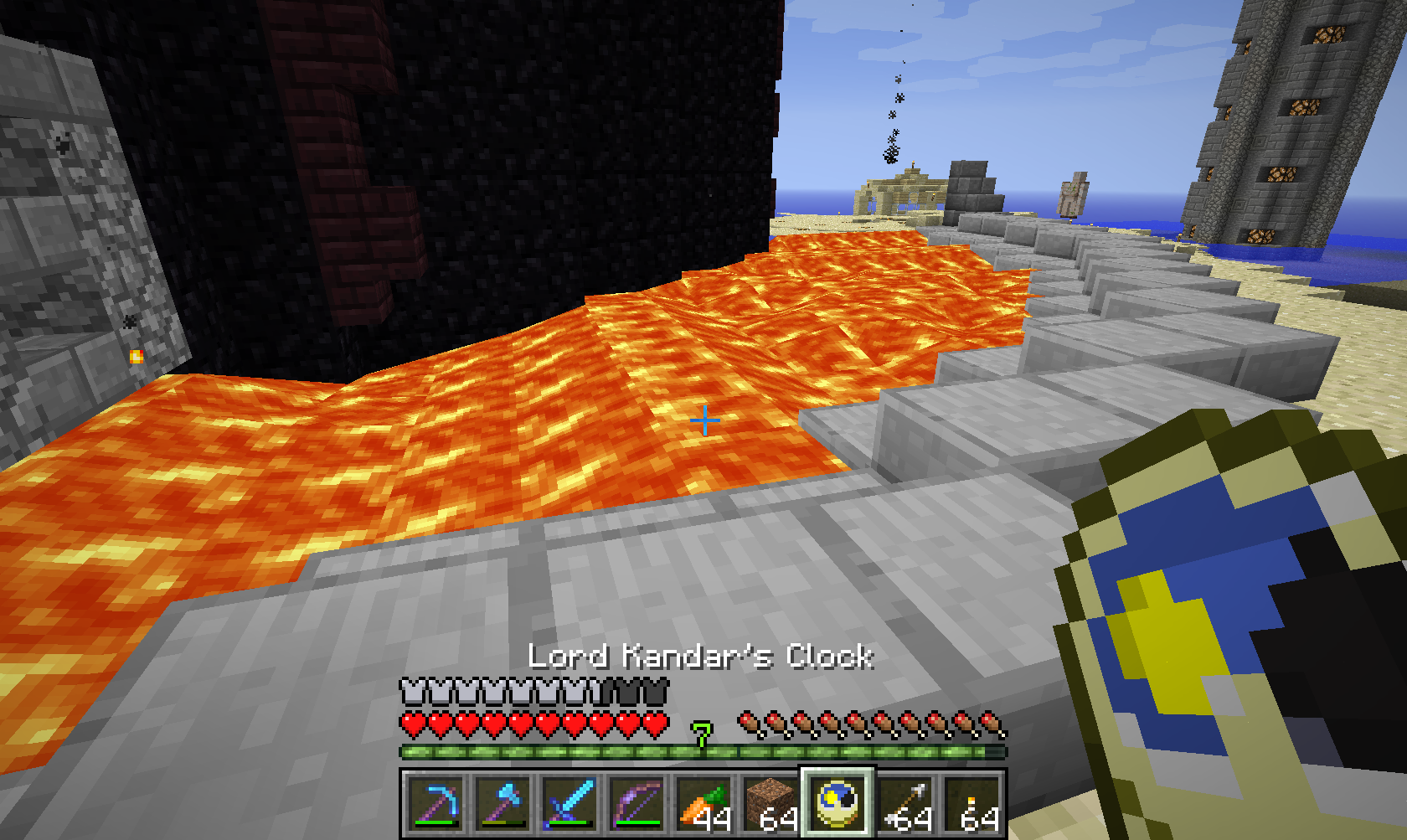Select the arrow stack slot
1407x840 pixels.
tap(905, 804)
